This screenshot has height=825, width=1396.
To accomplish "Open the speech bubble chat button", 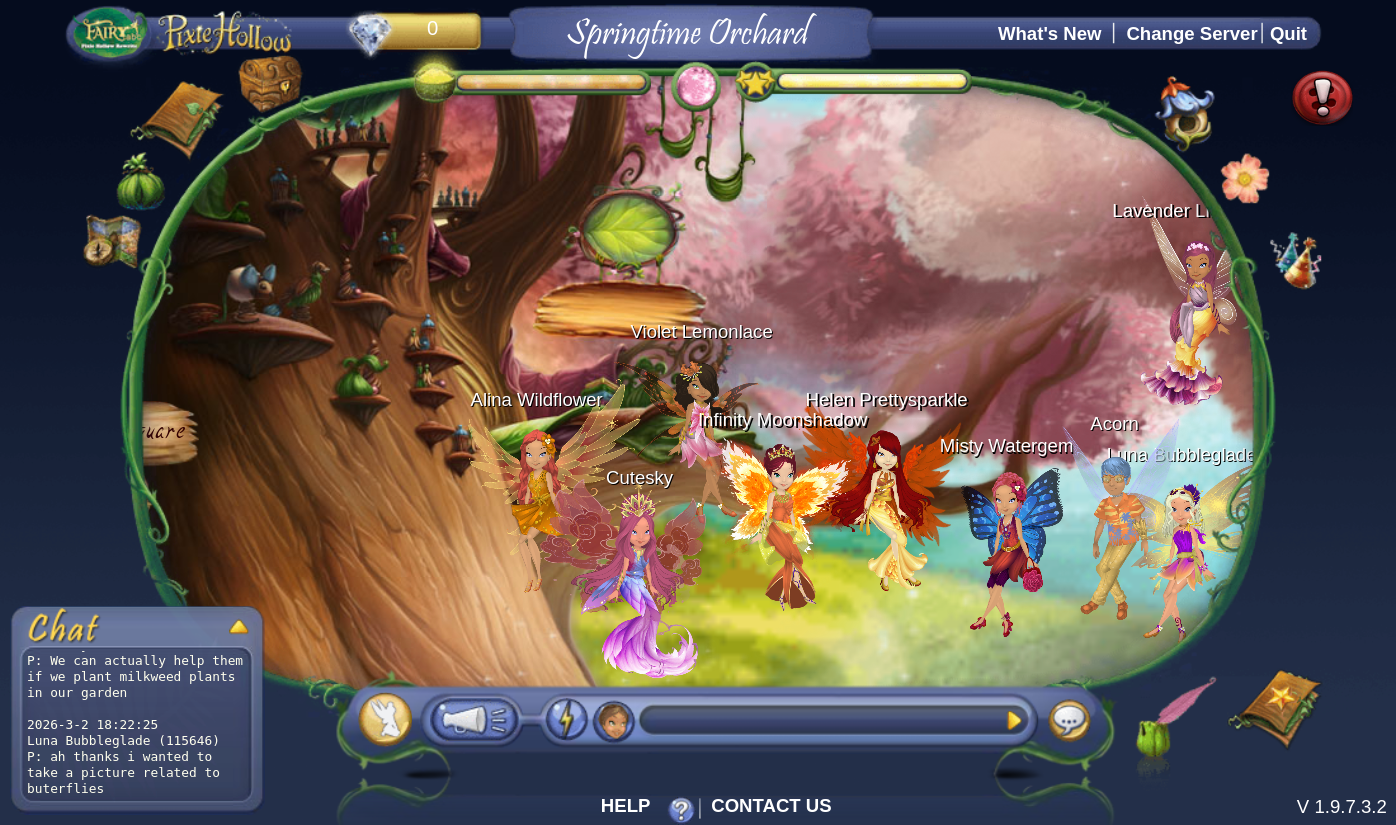I will pyautogui.click(x=1069, y=720).
